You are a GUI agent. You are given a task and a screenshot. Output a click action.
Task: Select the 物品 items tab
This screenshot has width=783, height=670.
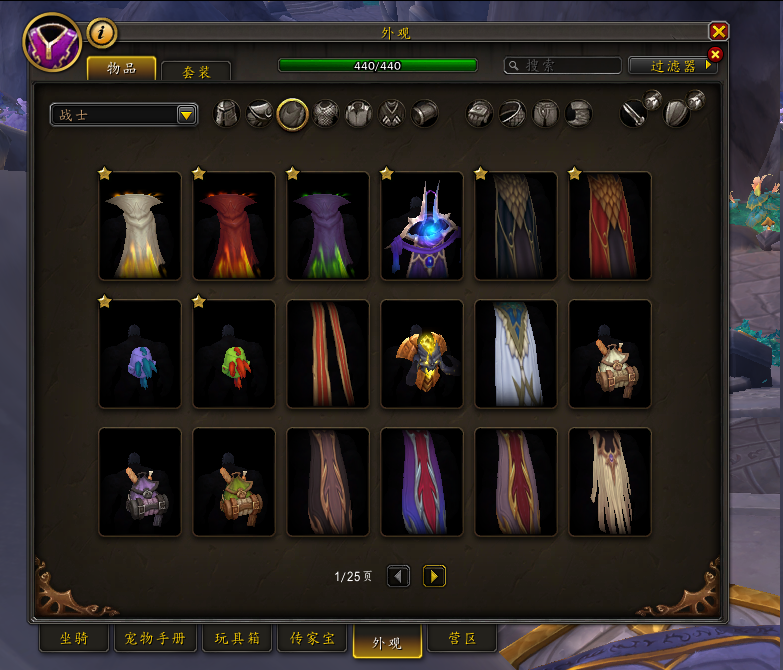[x=121, y=68]
